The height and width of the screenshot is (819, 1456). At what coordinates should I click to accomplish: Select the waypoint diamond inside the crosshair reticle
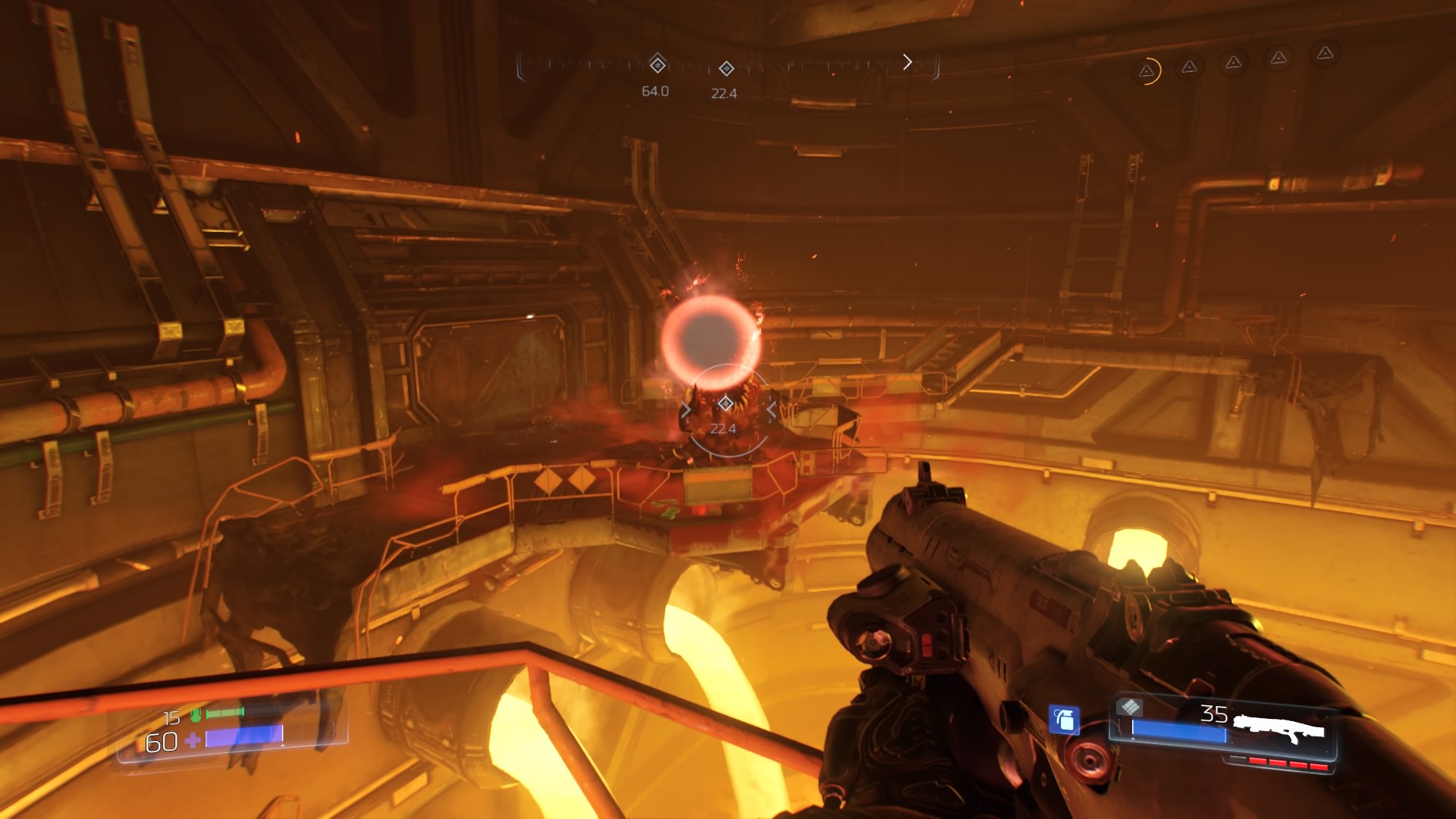(726, 403)
